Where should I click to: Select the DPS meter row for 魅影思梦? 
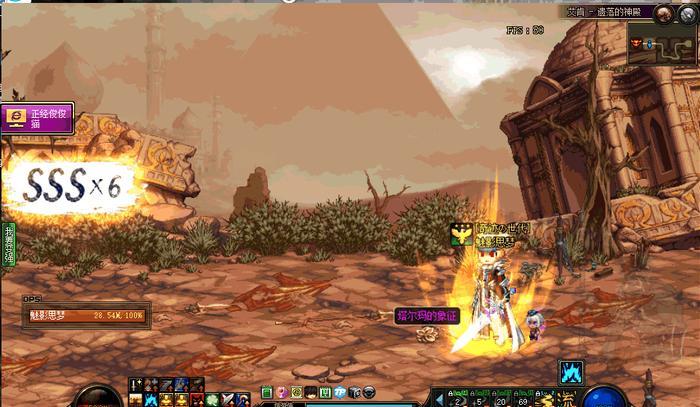click(86, 315)
